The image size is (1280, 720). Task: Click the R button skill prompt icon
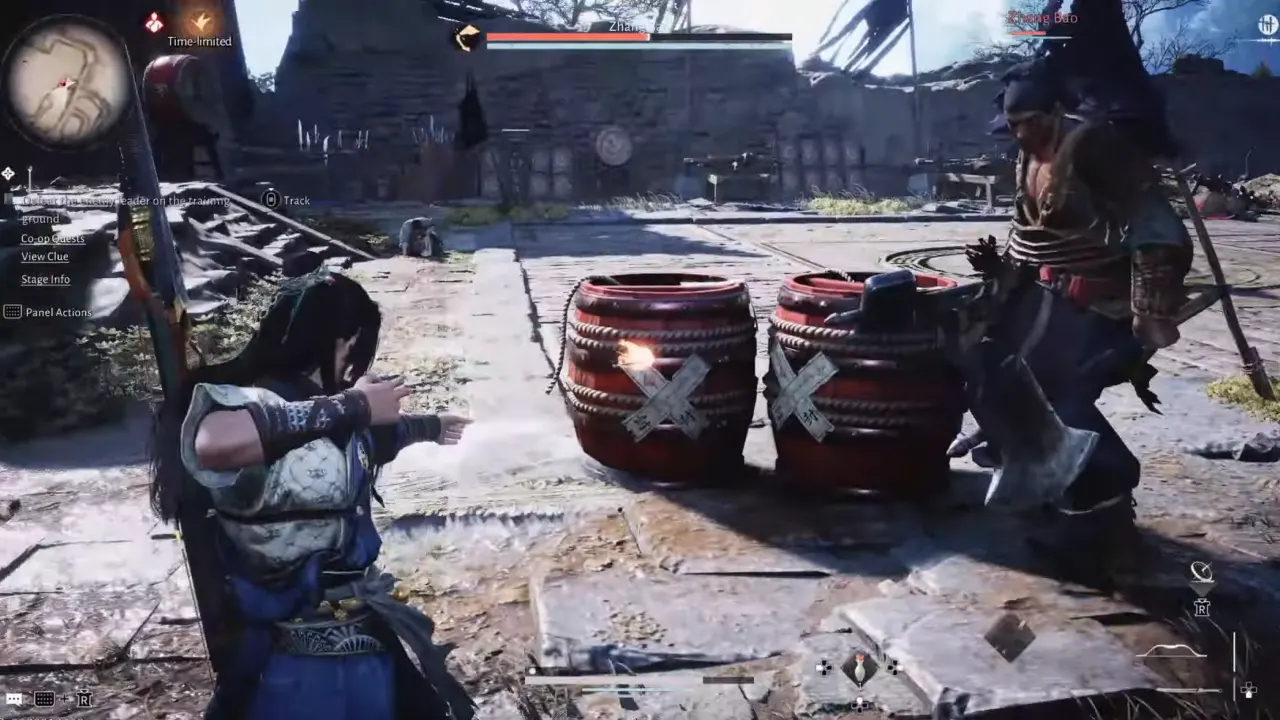[x=1202, y=608]
